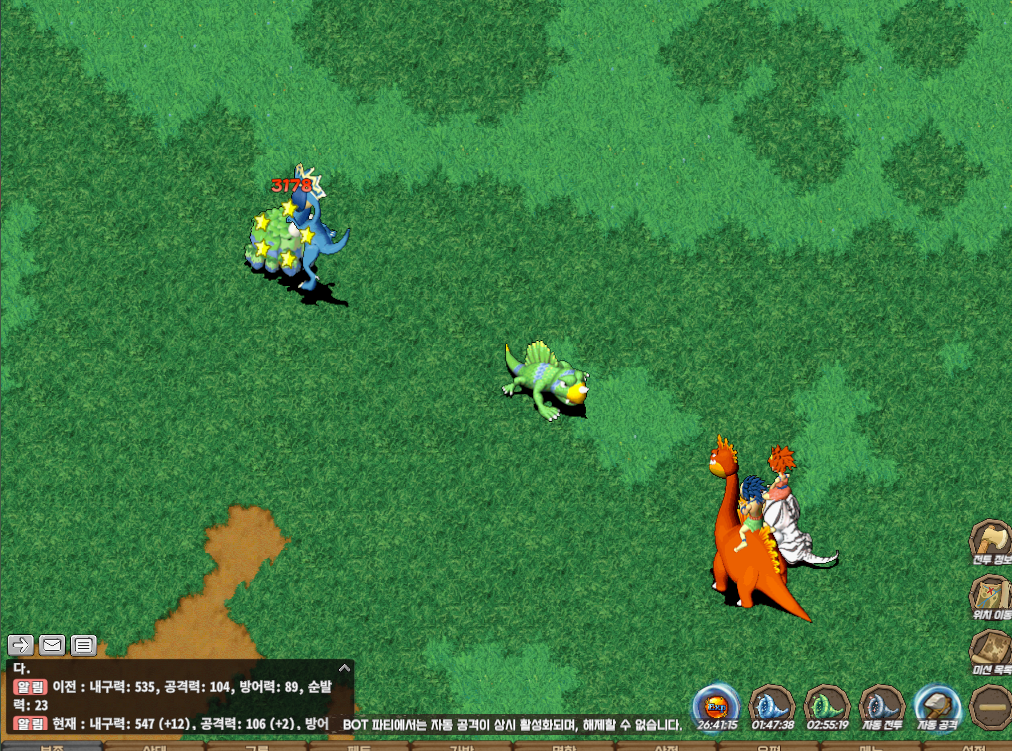Open the 상태 status tab on bottom bar
Viewport: 1012px width, 751px height.
pos(155,746)
